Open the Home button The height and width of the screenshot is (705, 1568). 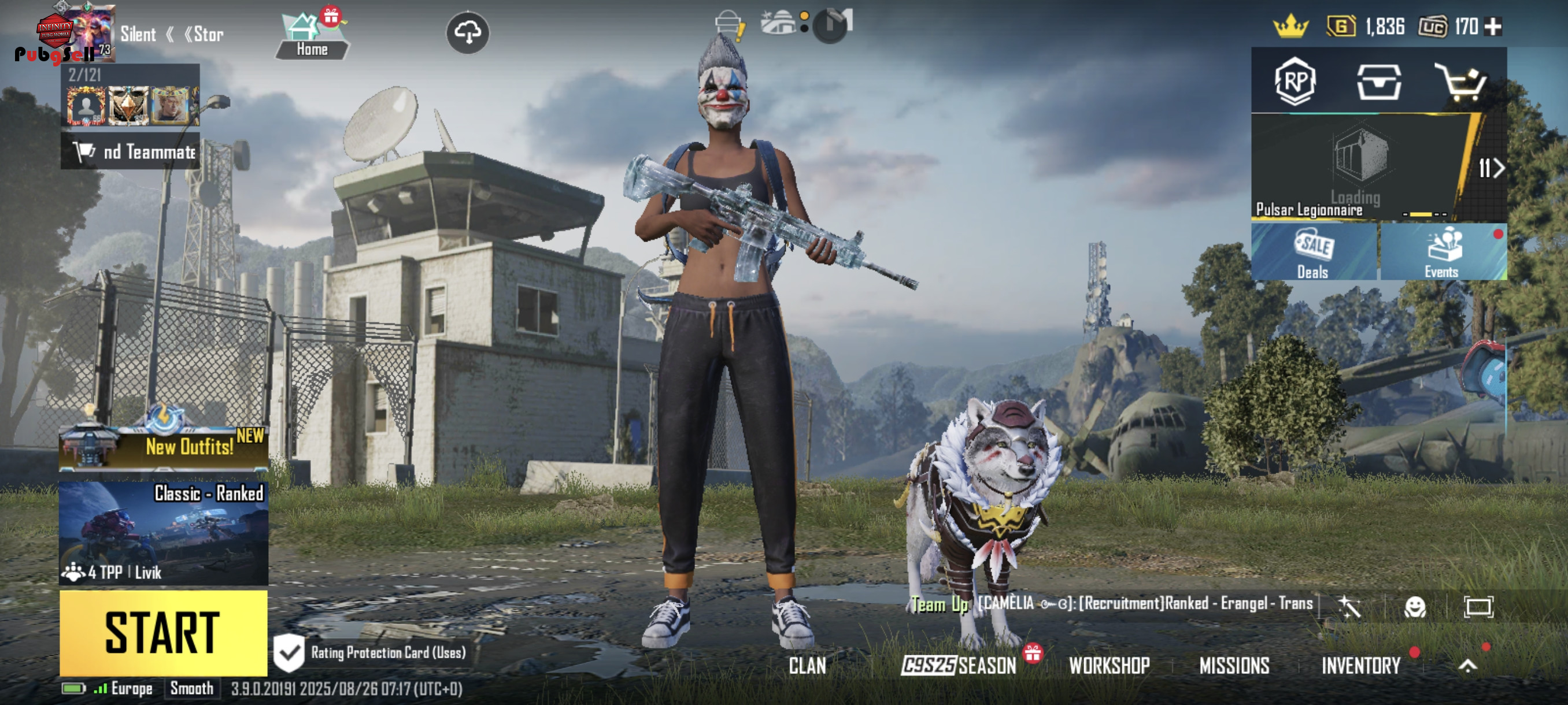pos(312,35)
